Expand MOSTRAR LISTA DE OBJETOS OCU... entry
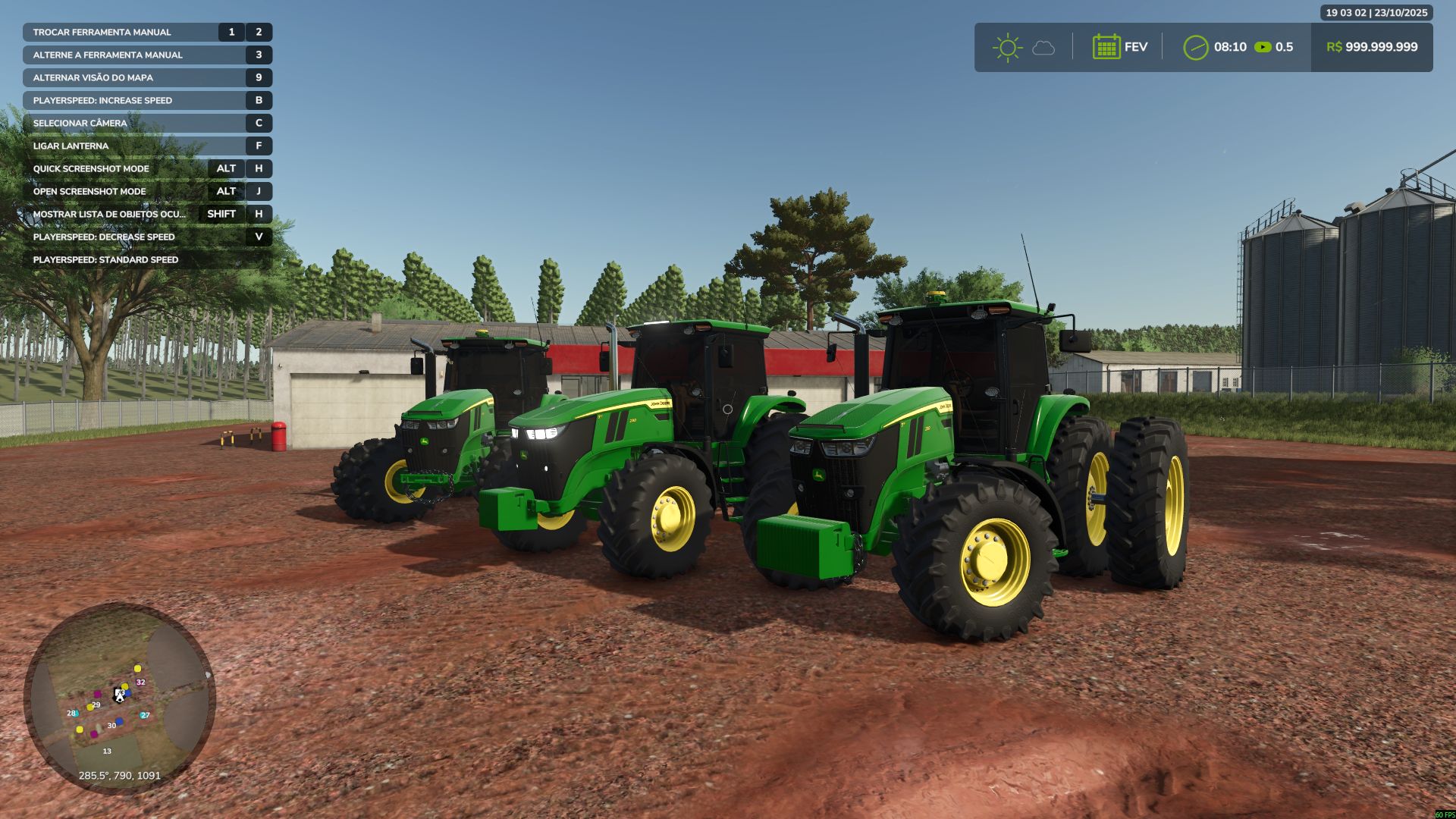This screenshot has height=819, width=1456. pos(110,215)
